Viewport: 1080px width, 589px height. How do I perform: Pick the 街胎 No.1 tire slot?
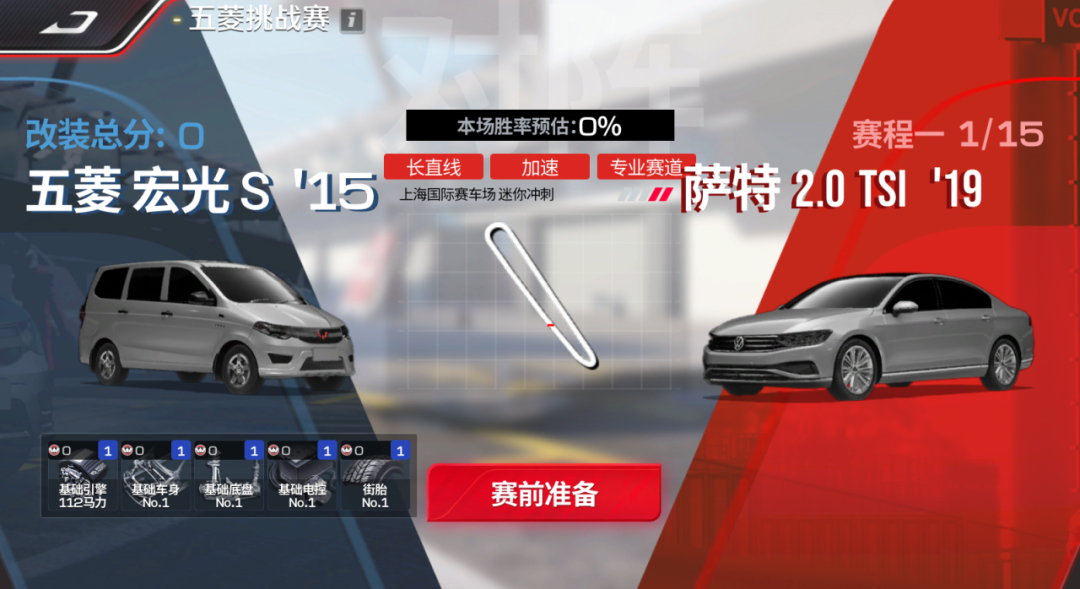(375, 477)
